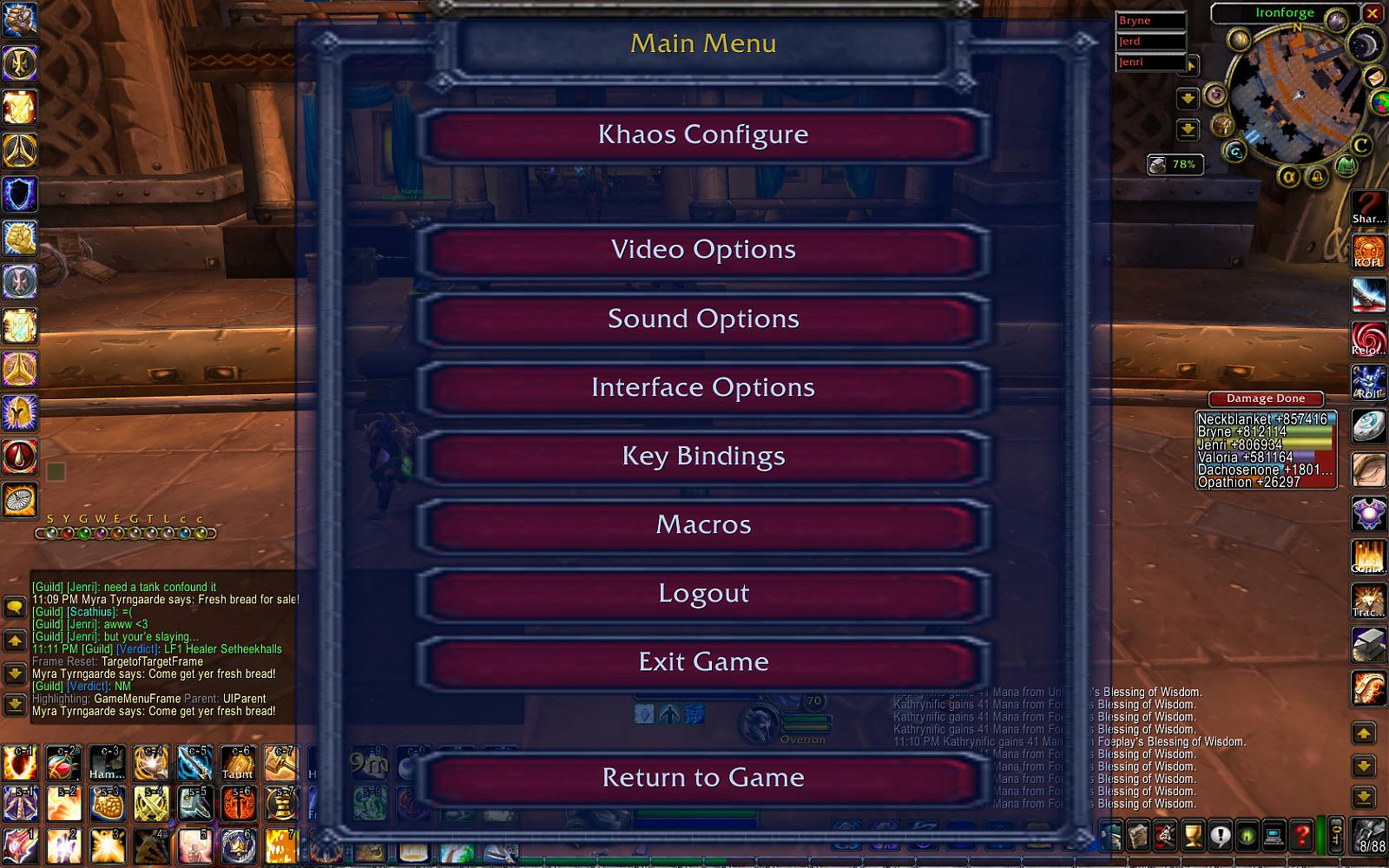1389x868 pixels.
Task: Toggle the moon icon near the minimap
Action: coord(1366,44)
